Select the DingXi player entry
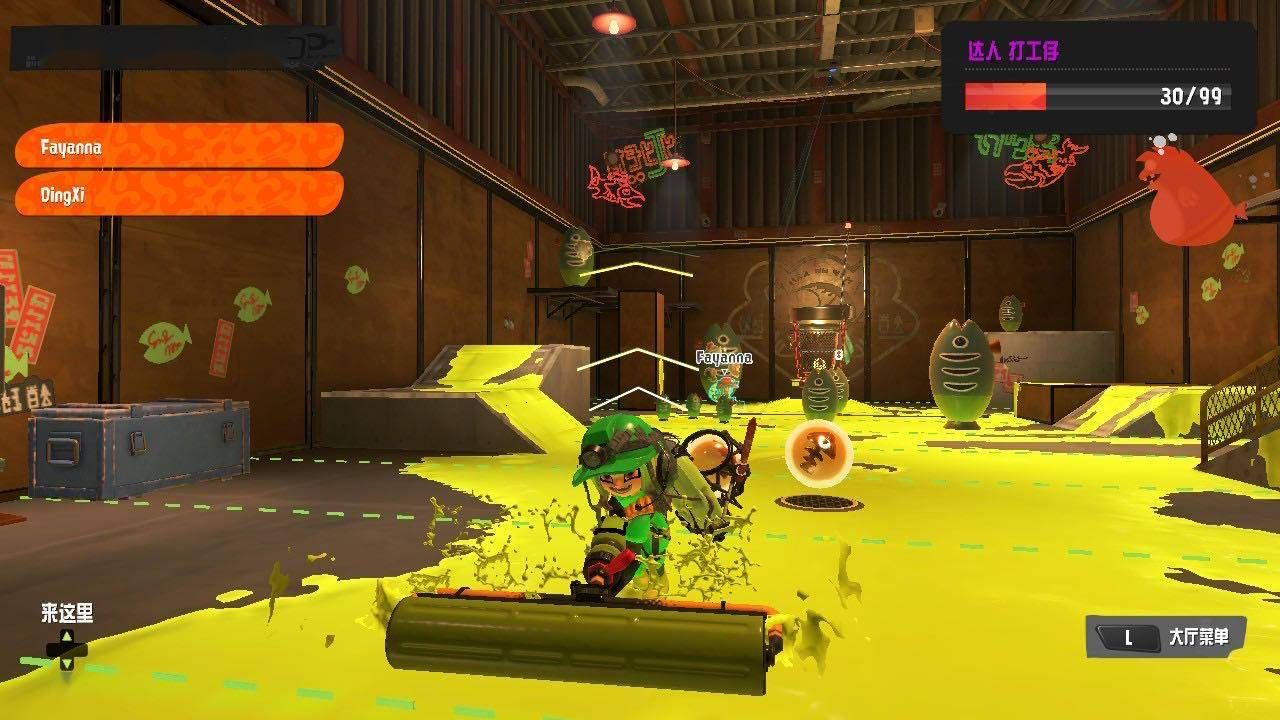Image resolution: width=1280 pixels, height=720 pixels. 178,194
